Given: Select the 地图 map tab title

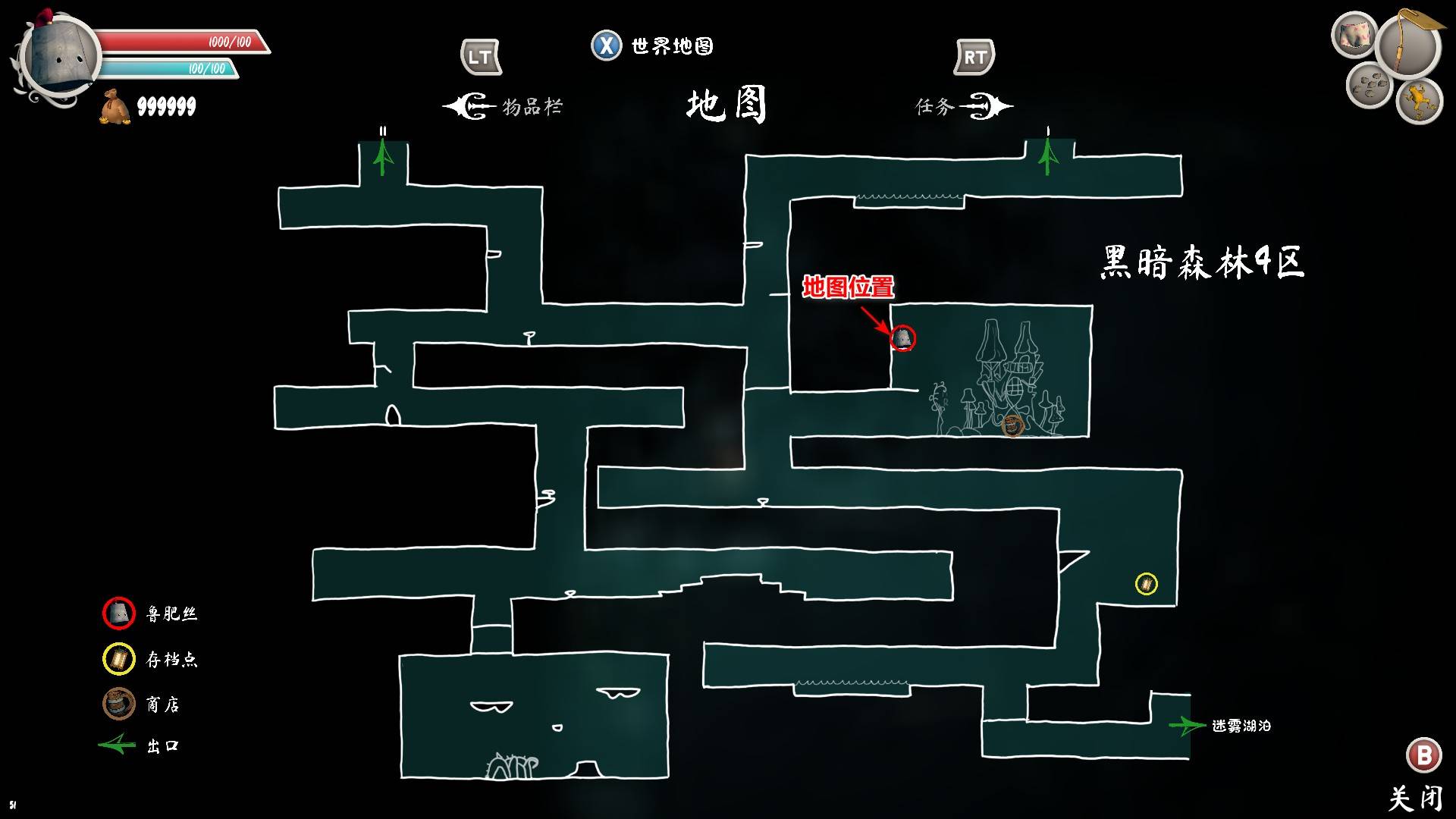Looking at the screenshot, I should click(x=726, y=105).
